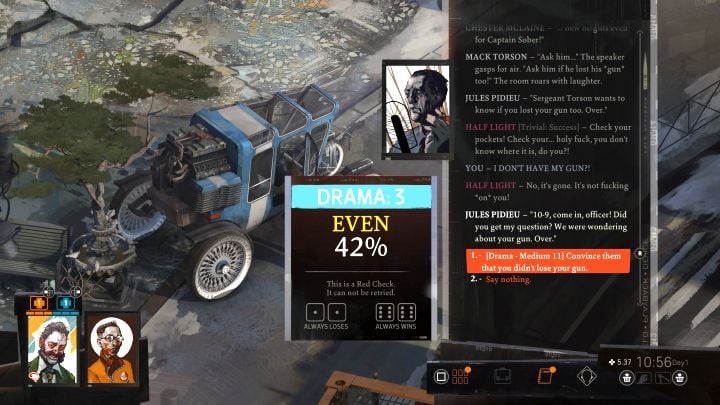Click the speaker portrait beside the dialogue

[x=416, y=108]
